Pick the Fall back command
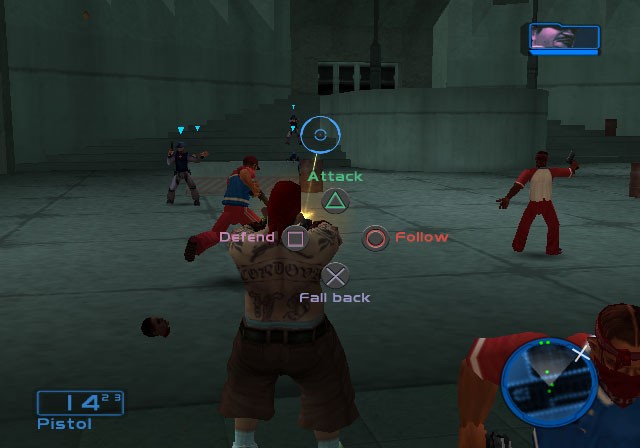This screenshot has height=448, width=640. pos(336,276)
